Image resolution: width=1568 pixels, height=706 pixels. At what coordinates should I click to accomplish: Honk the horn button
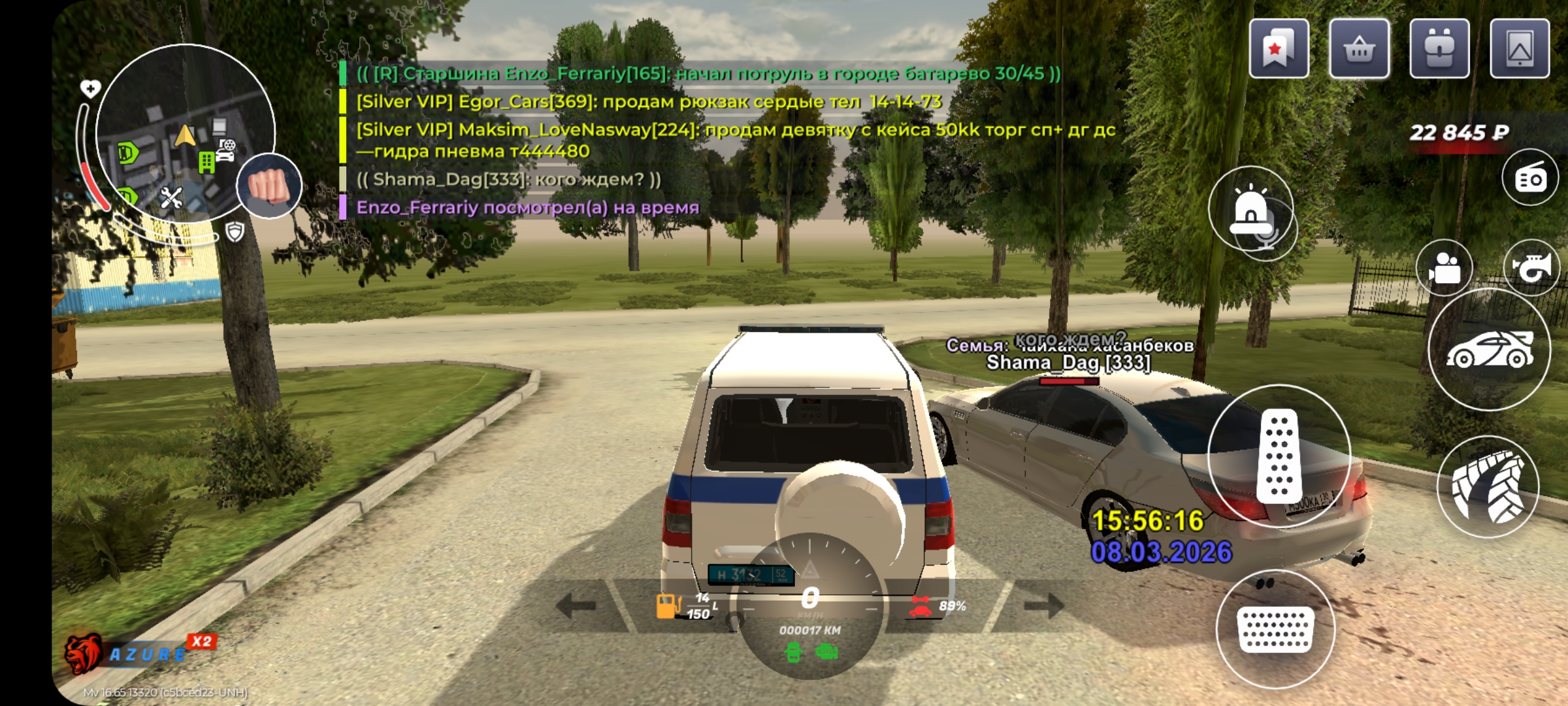(x=1532, y=267)
